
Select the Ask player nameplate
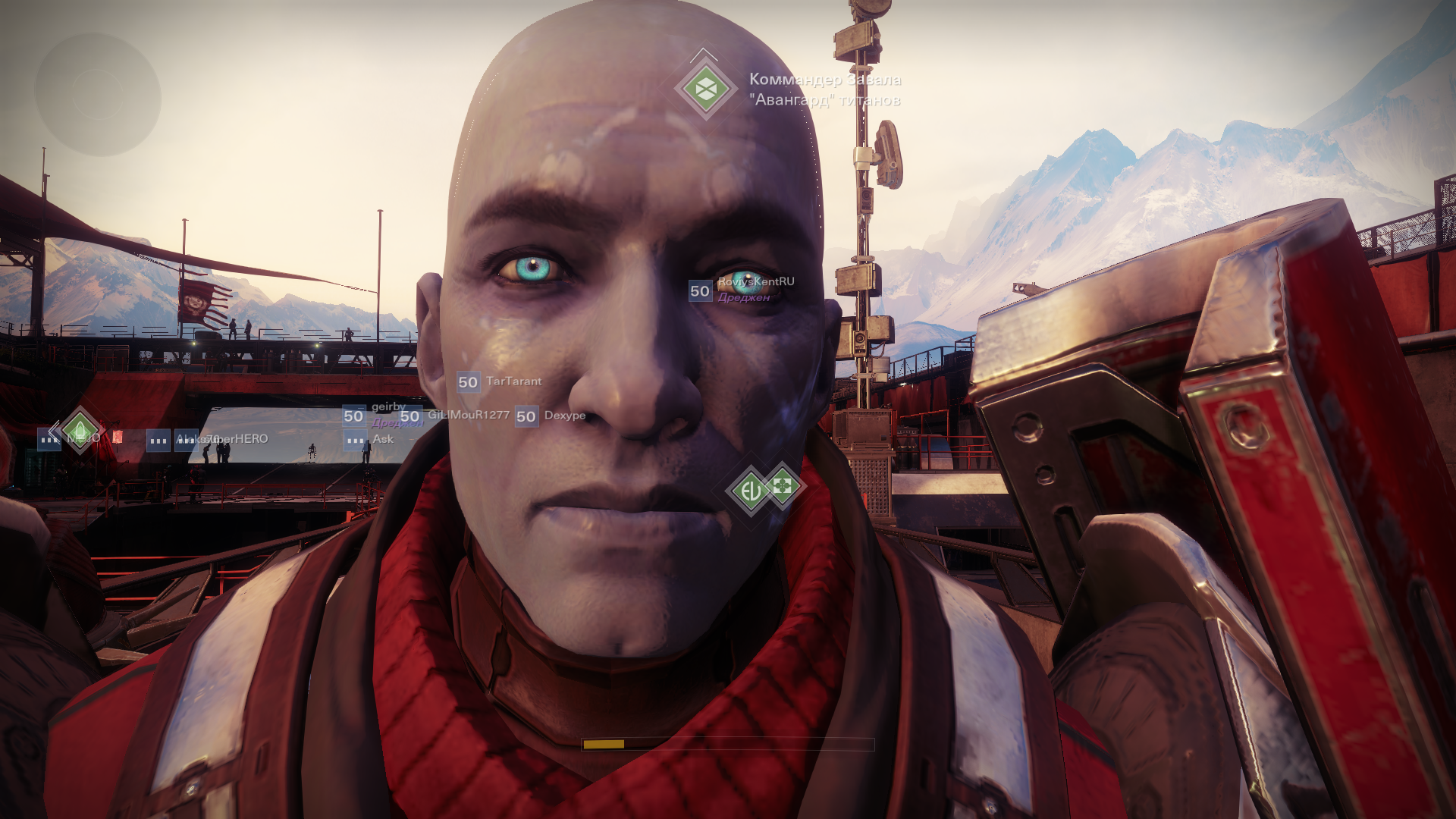[x=382, y=439]
